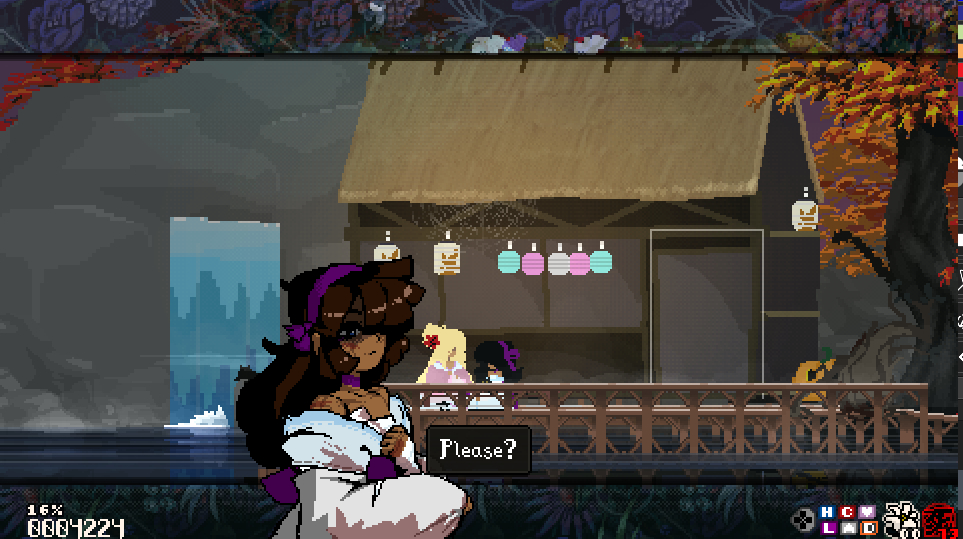This screenshot has height=539, width=963.
Task: Click the pink heart icon
Action: [868, 513]
